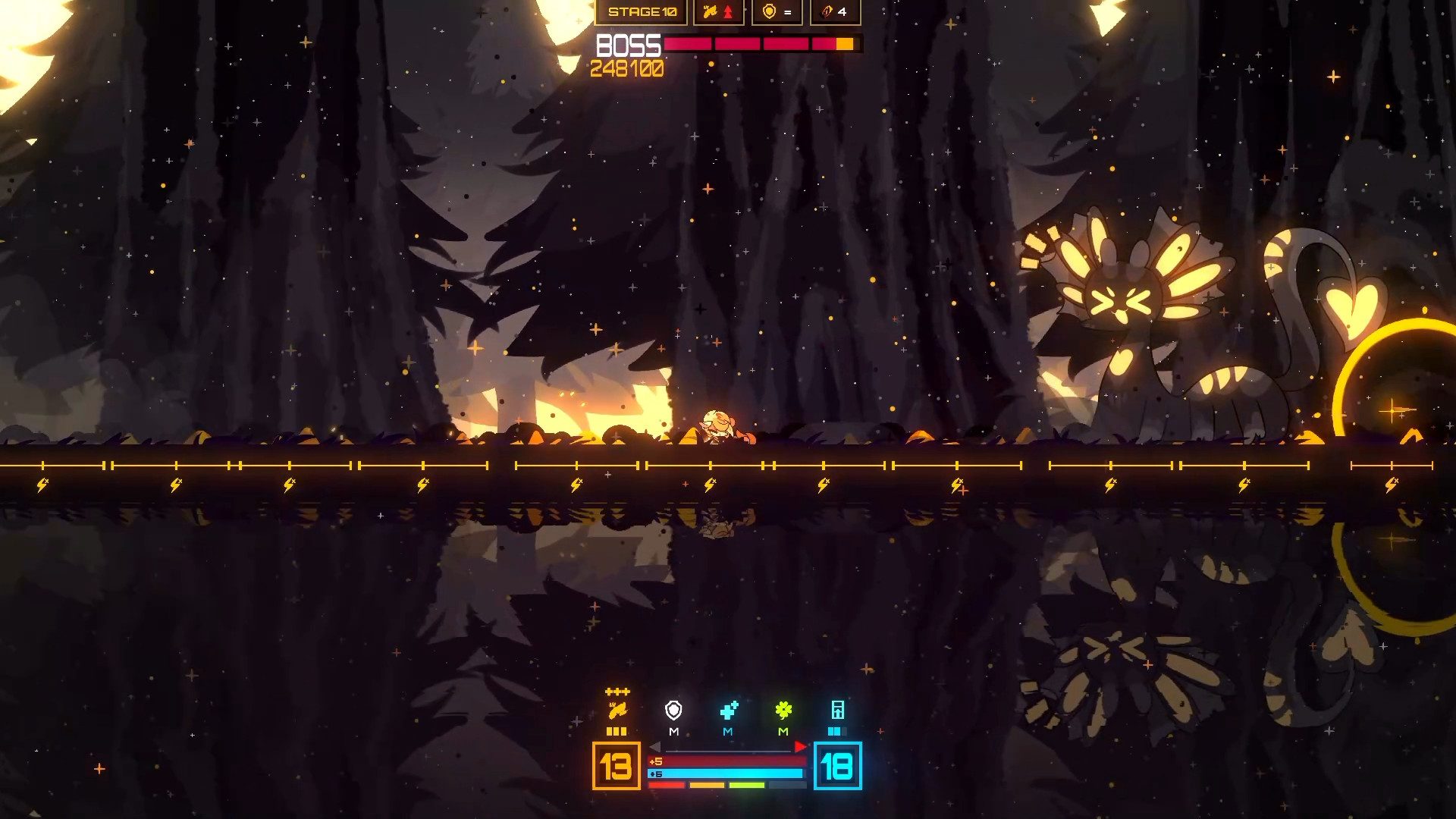Select the orange fist attack icon
The height and width of the screenshot is (819, 1456).
click(617, 711)
